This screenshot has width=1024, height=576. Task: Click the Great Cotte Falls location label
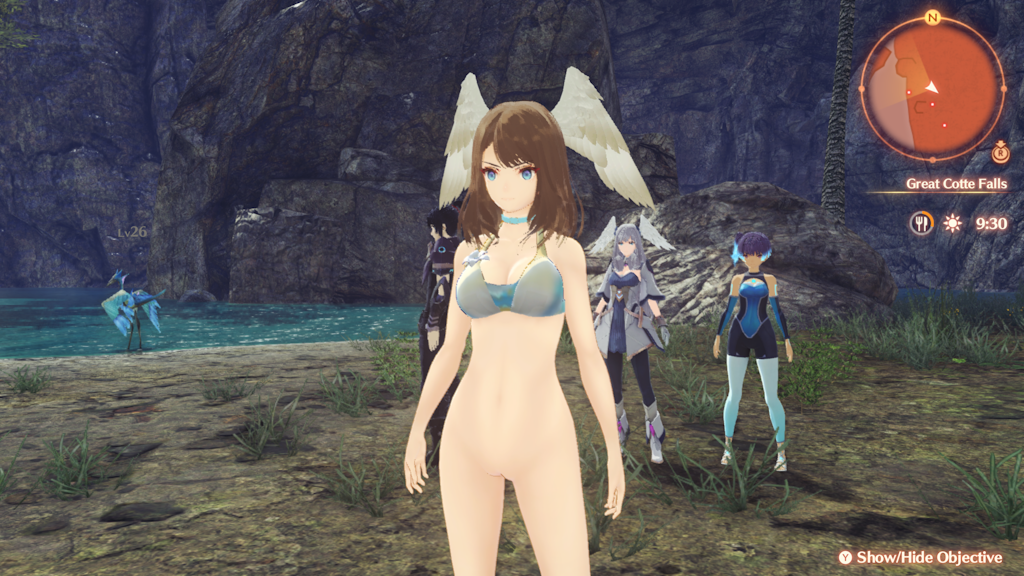tap(956, 184)
